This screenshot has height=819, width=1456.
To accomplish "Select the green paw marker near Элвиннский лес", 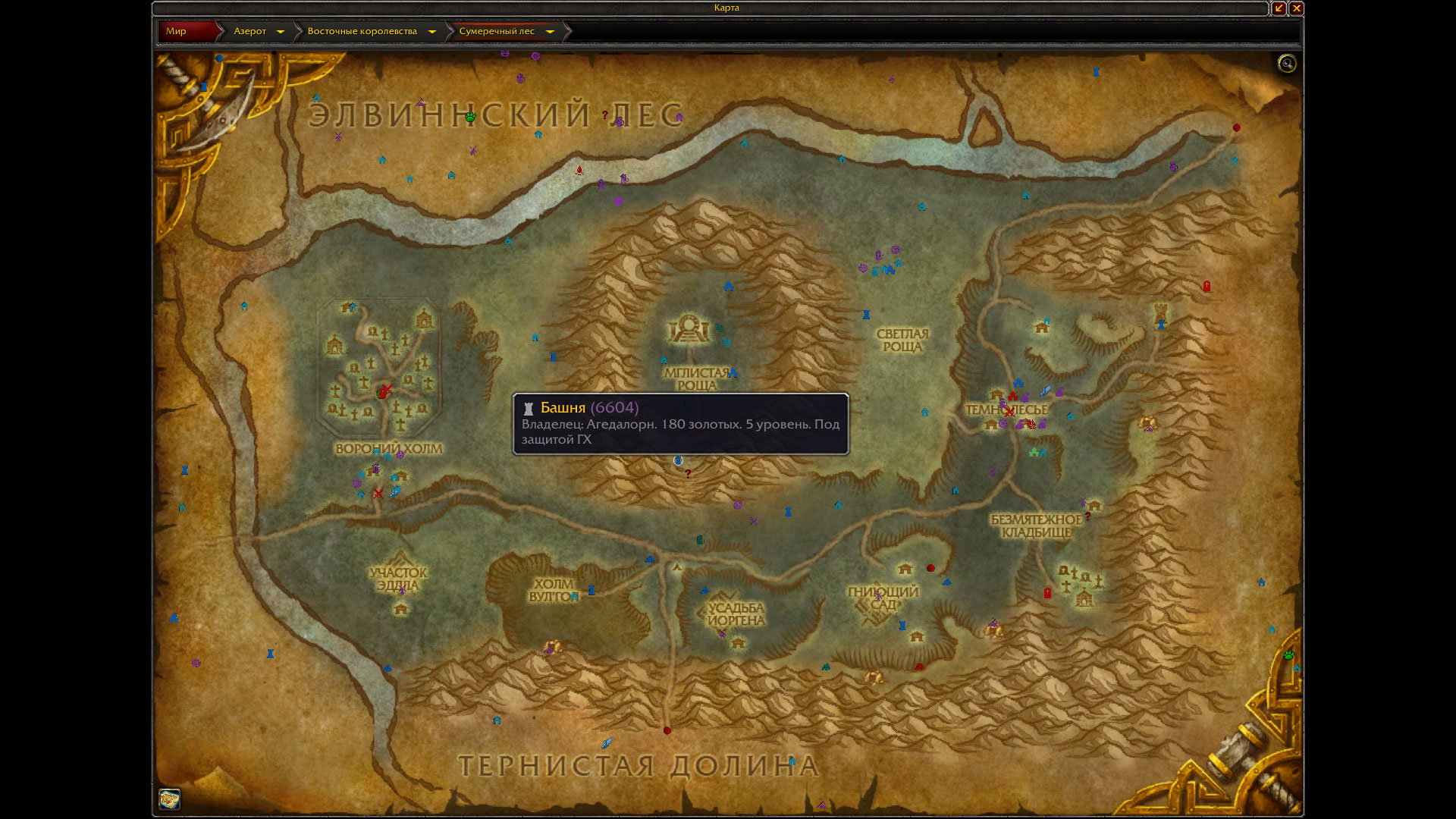I will point(470,117).
